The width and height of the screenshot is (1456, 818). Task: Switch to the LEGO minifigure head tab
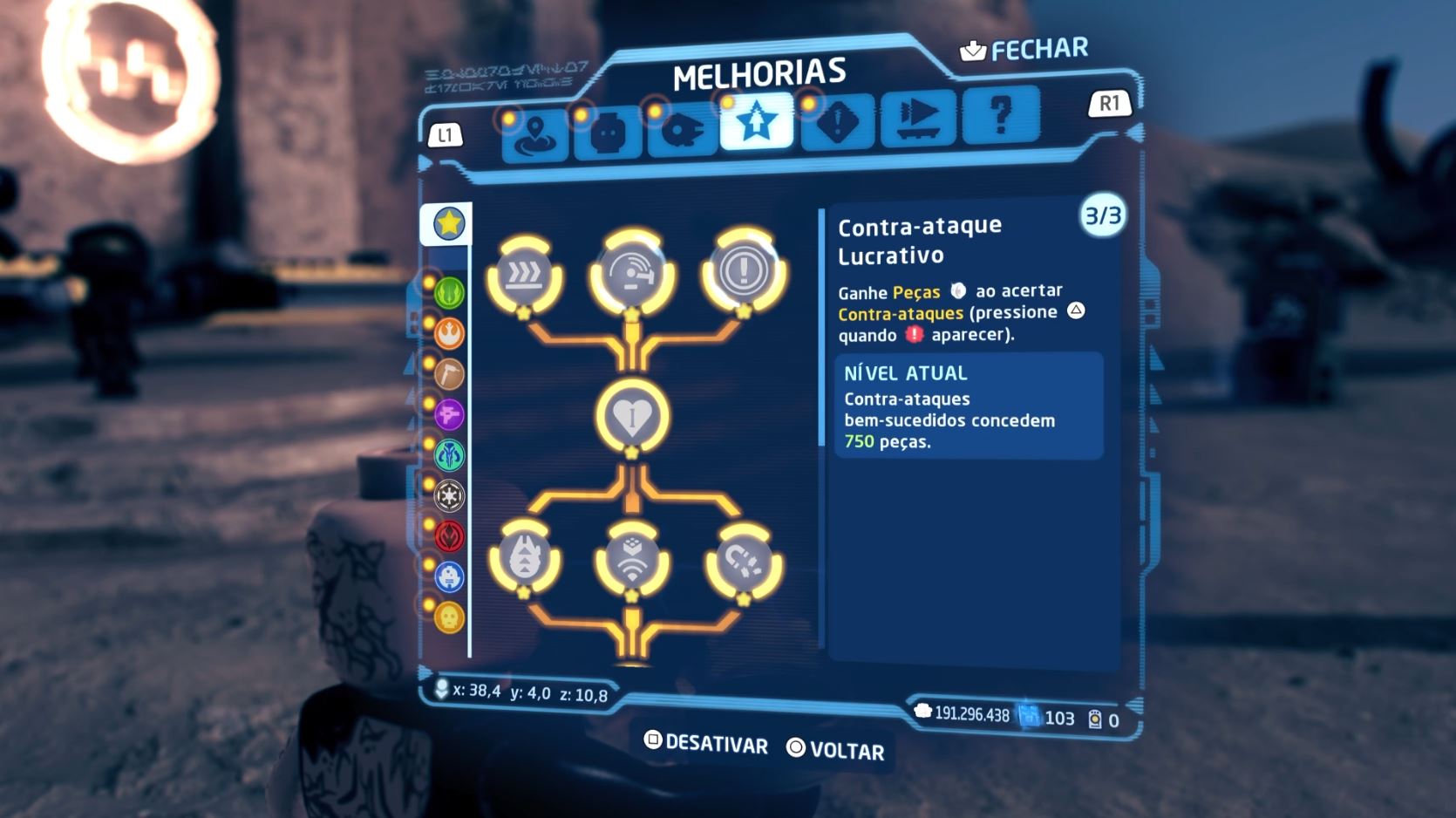point(609,132)
